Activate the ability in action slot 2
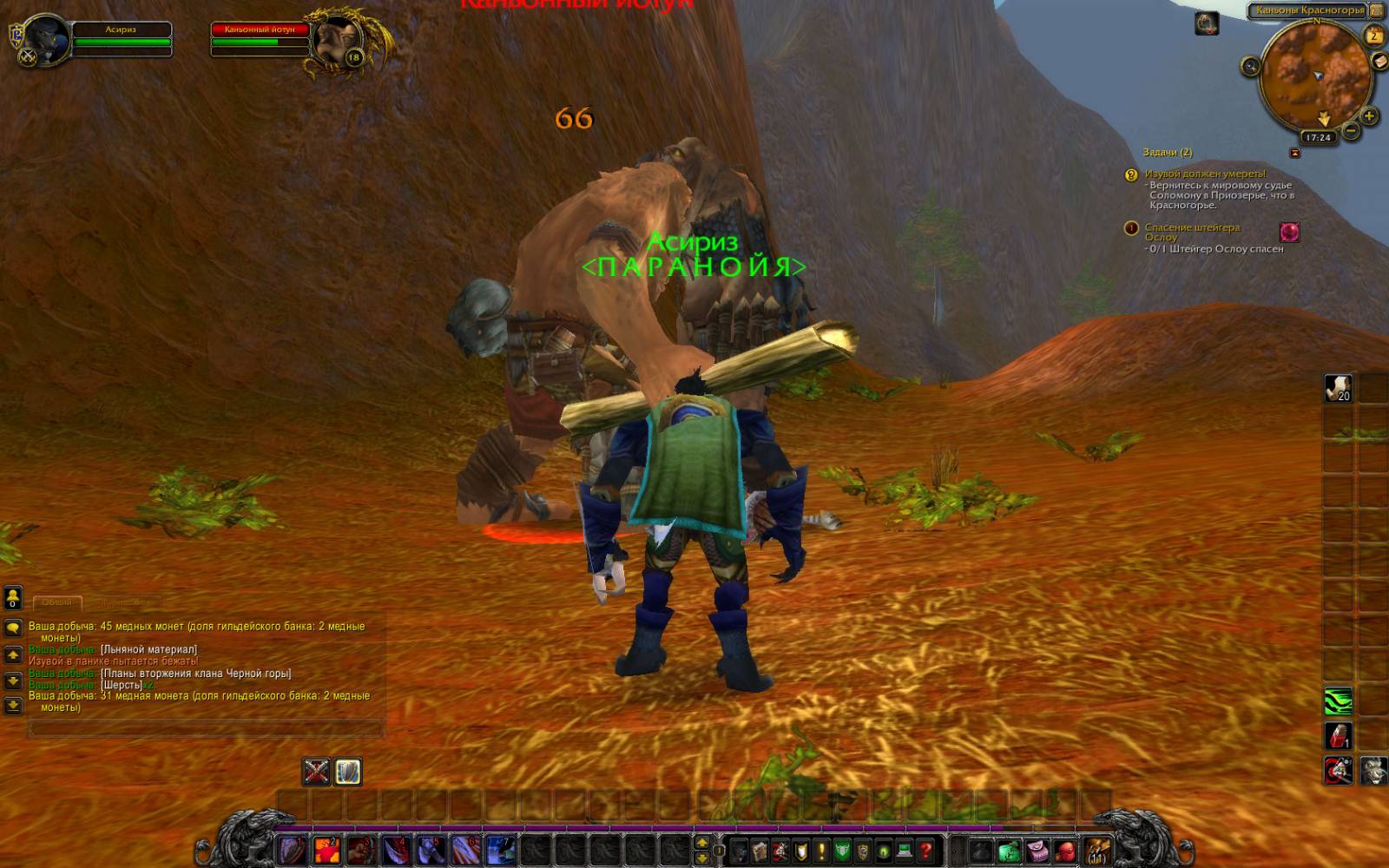 [x=326, y=850]
